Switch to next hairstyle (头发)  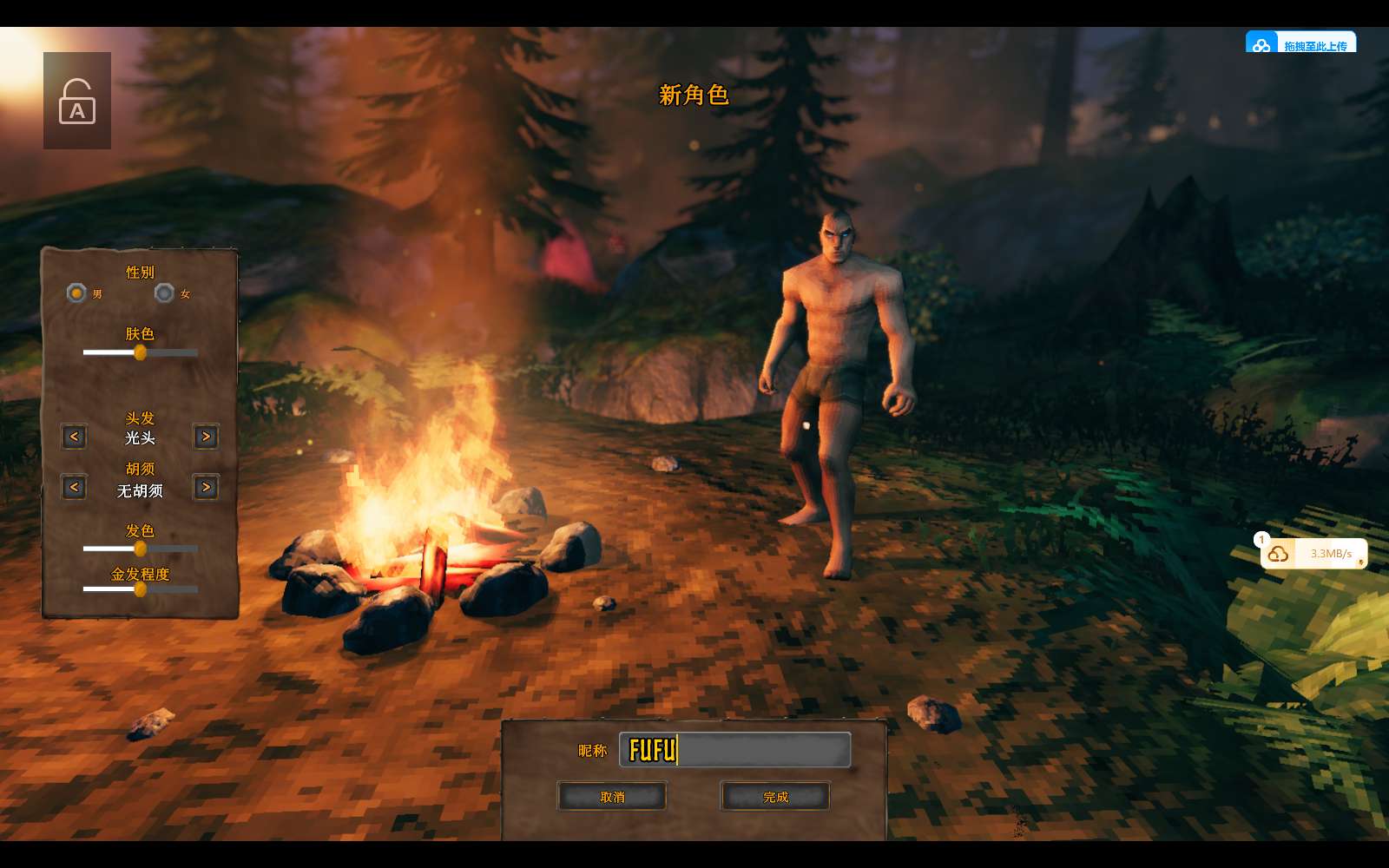pyautogui.click(x=206, y=437)
